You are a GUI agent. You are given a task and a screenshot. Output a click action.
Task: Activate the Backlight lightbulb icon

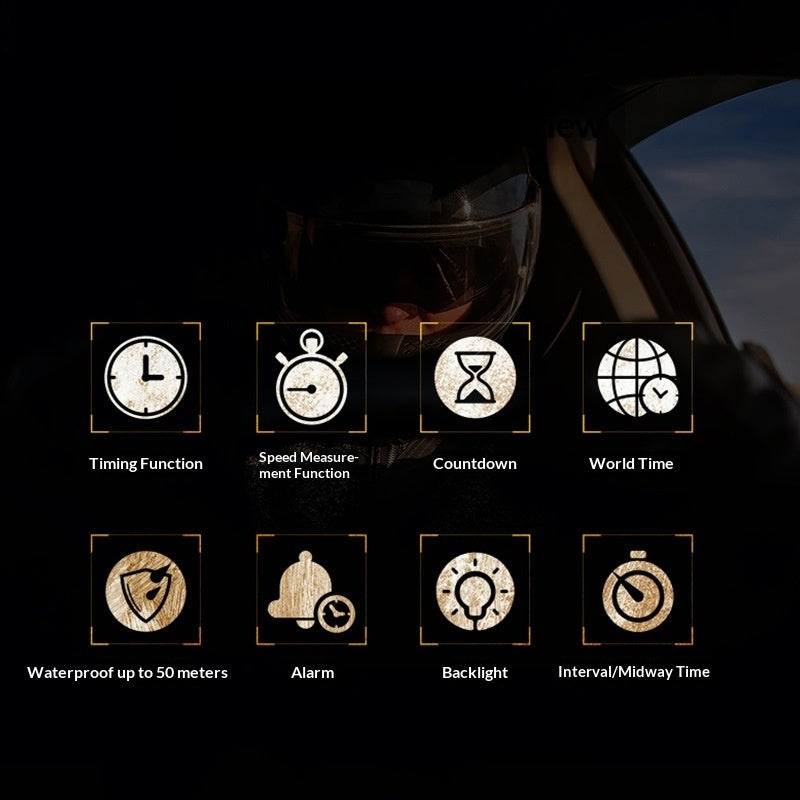click(475, 590)
